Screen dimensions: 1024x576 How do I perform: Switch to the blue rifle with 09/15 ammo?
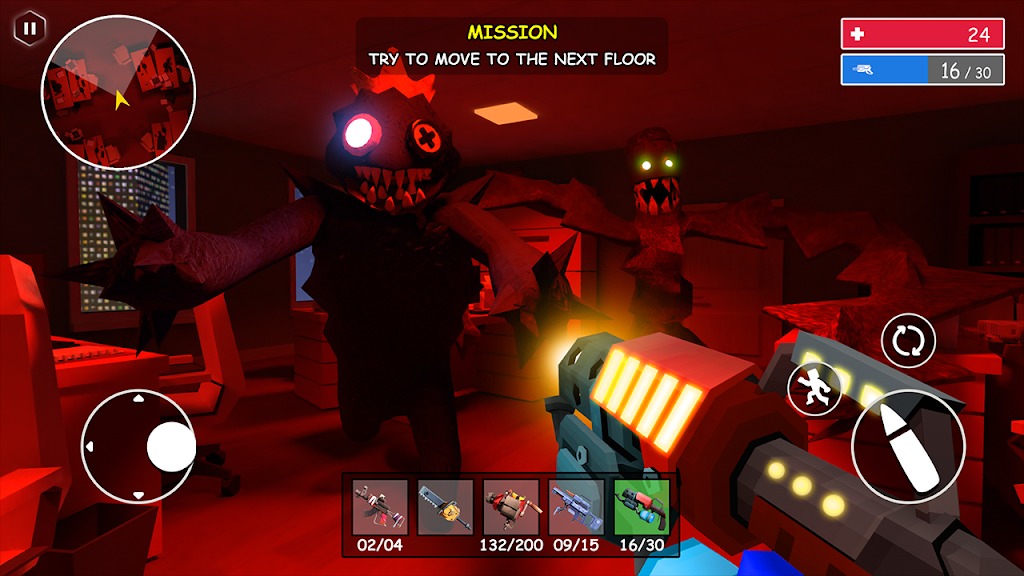tap(576, 507)
